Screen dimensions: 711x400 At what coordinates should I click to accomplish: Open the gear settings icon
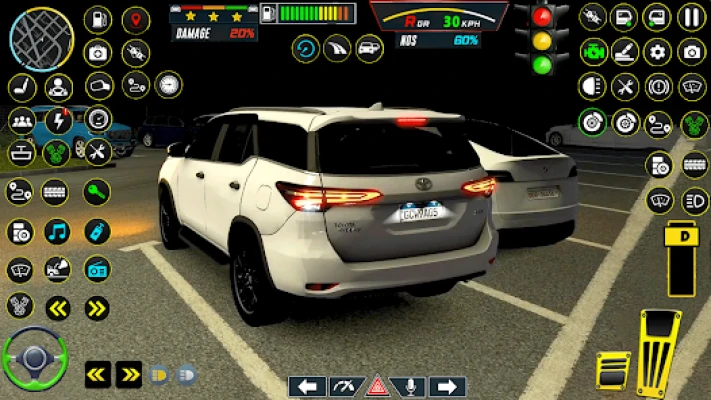pyautogui.click(x=658, y=53)
